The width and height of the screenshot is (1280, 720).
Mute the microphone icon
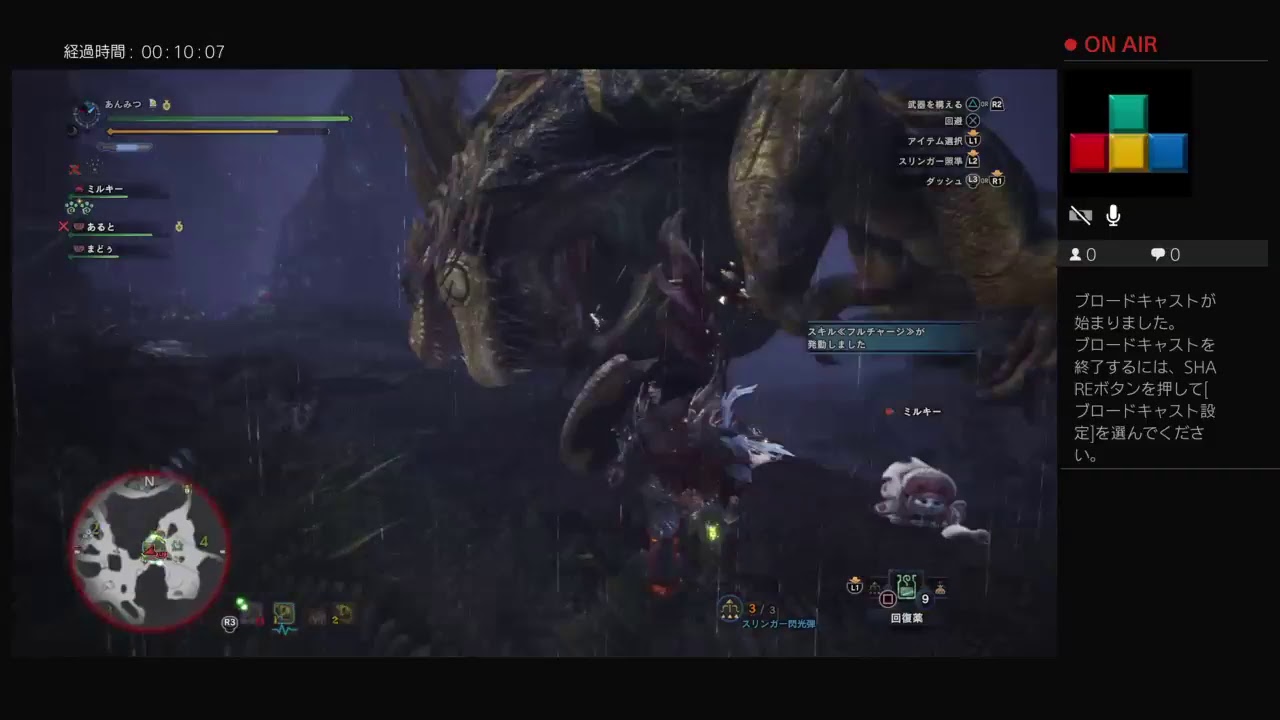coord(1112,214)
